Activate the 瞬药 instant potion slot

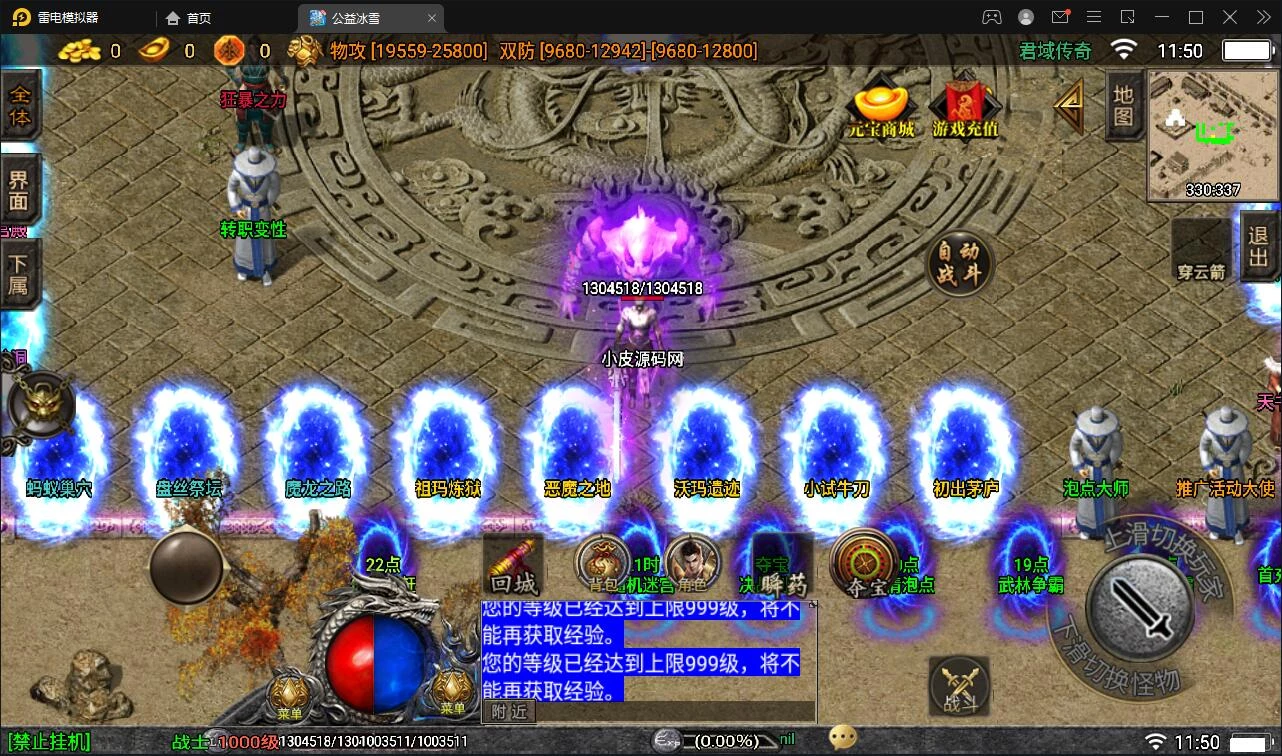[x=782, y=570]
